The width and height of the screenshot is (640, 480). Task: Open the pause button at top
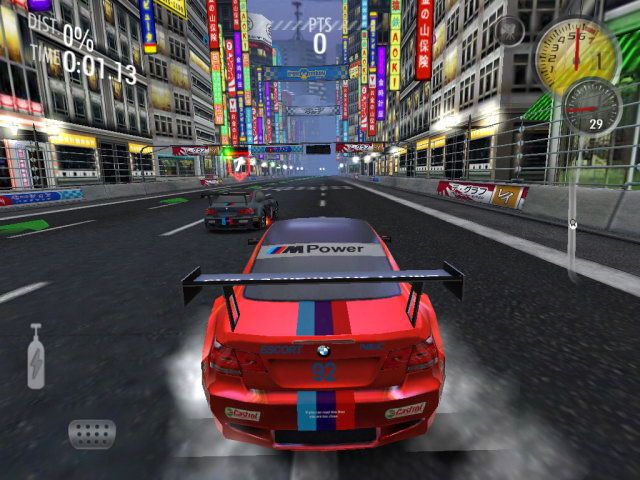(x=509, y=31)
